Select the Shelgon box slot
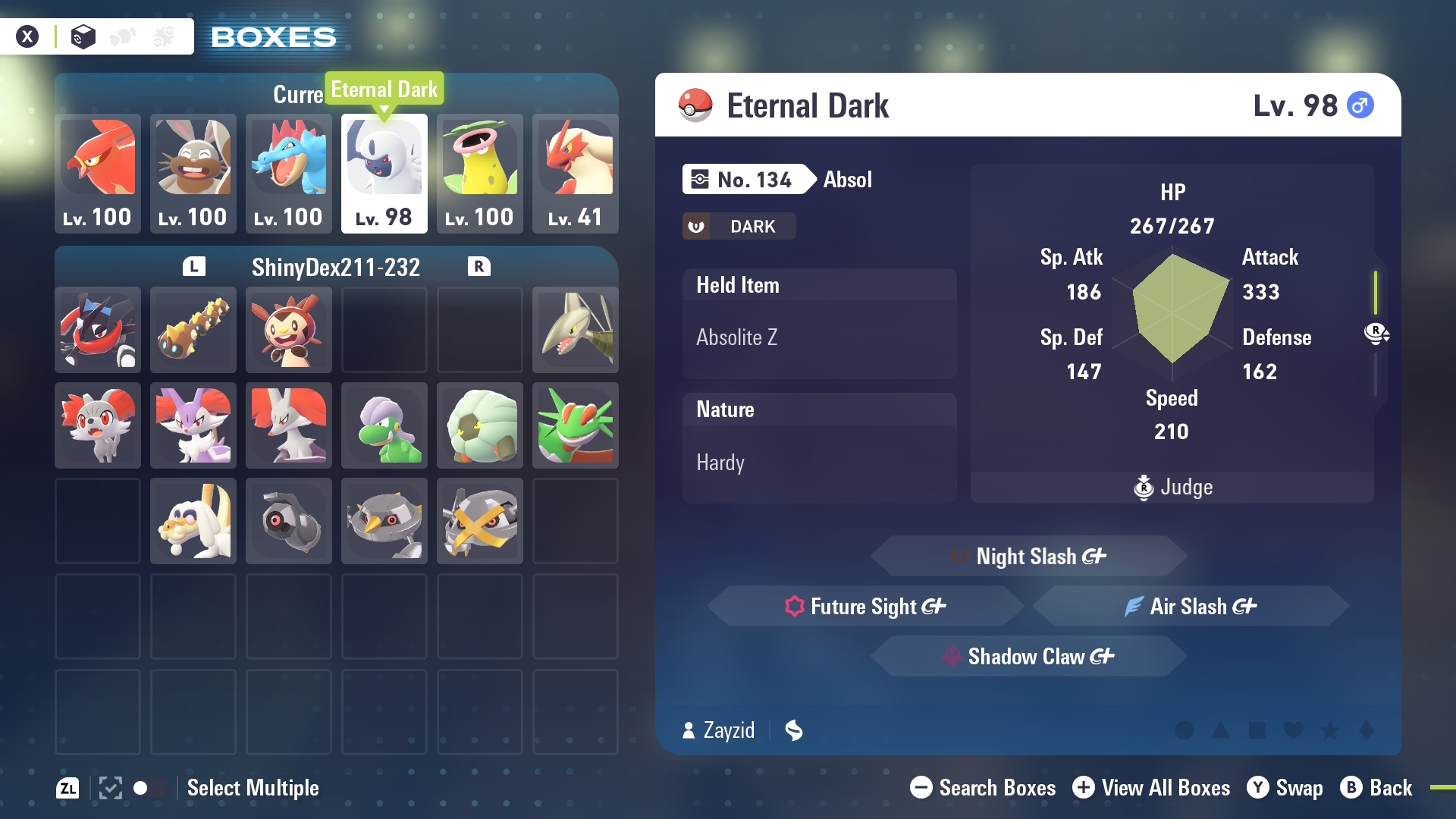Viewport: 1456px width, 819px height. (479, 425)
